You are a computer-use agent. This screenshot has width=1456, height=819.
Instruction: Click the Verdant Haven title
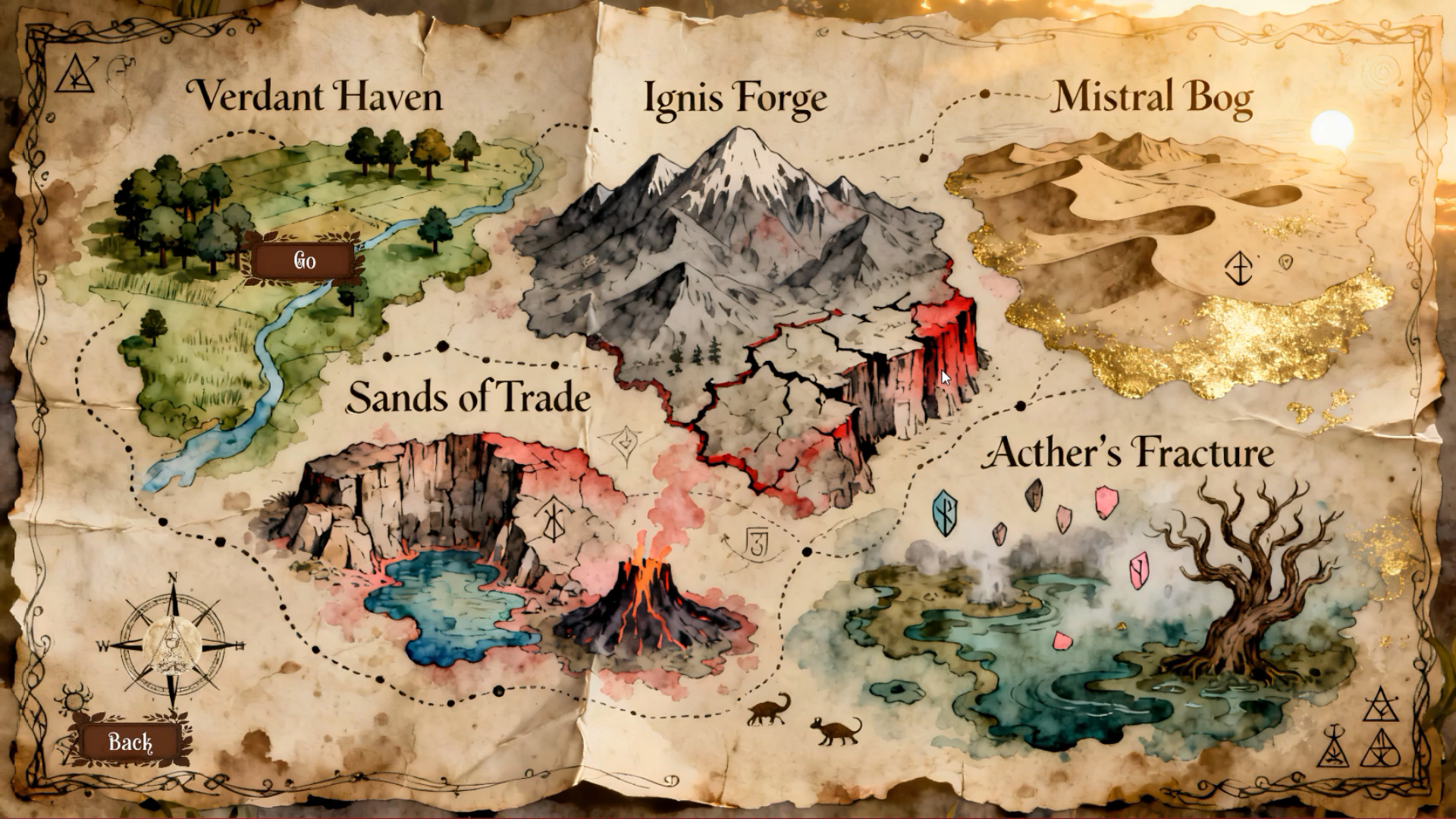point(318,97)
